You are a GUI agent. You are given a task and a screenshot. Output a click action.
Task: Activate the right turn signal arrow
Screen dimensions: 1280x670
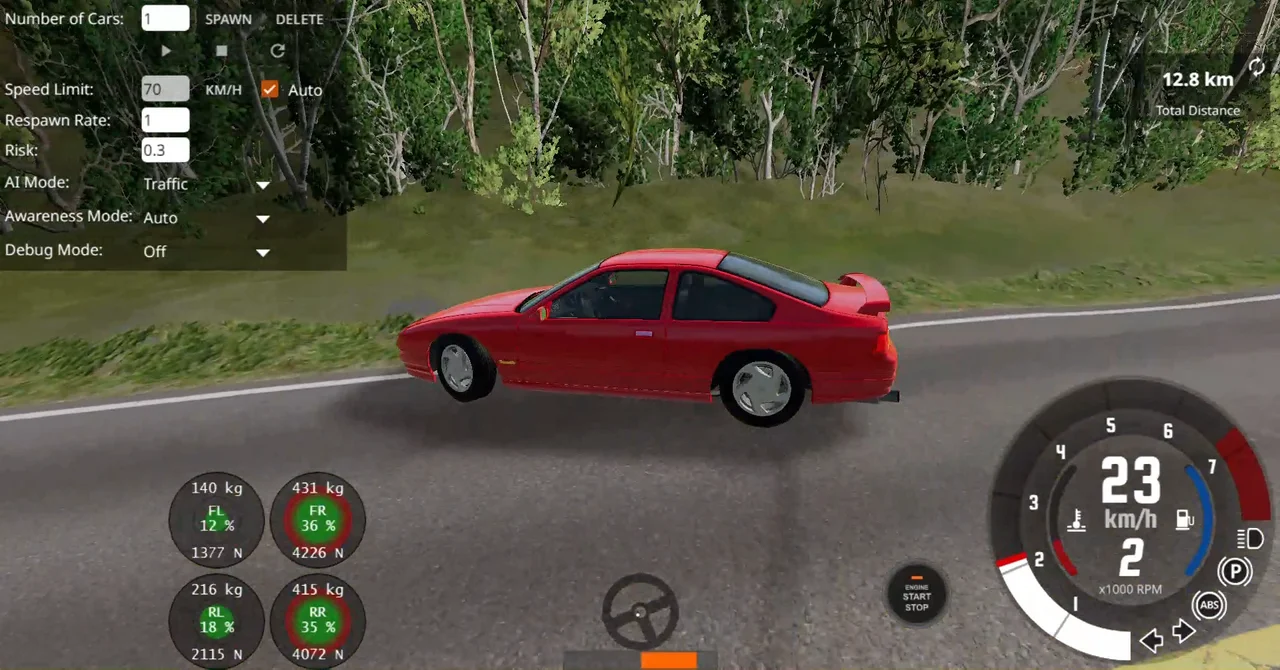[x=1184, y=632]
